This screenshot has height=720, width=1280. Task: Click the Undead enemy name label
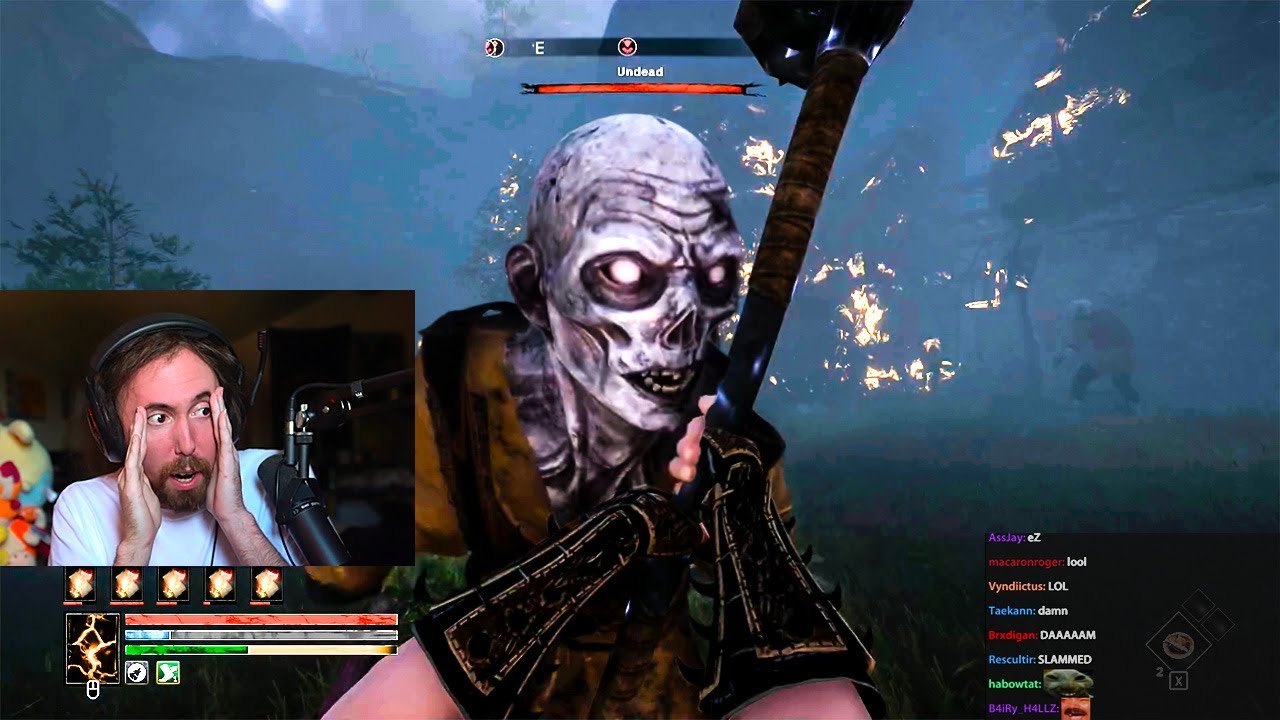(x=640, y=71)
